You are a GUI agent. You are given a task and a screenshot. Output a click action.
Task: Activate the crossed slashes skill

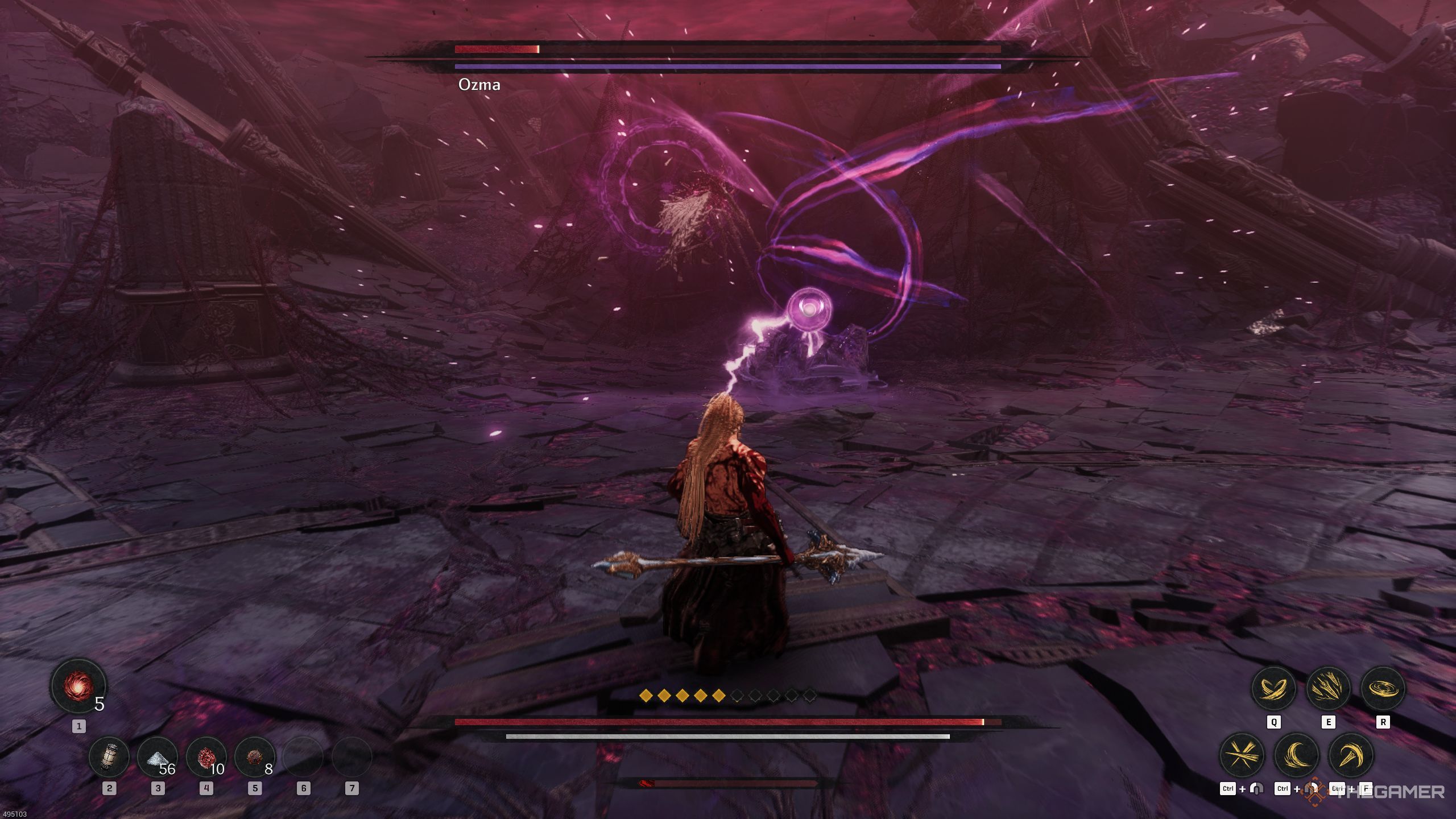(1243, 755)
